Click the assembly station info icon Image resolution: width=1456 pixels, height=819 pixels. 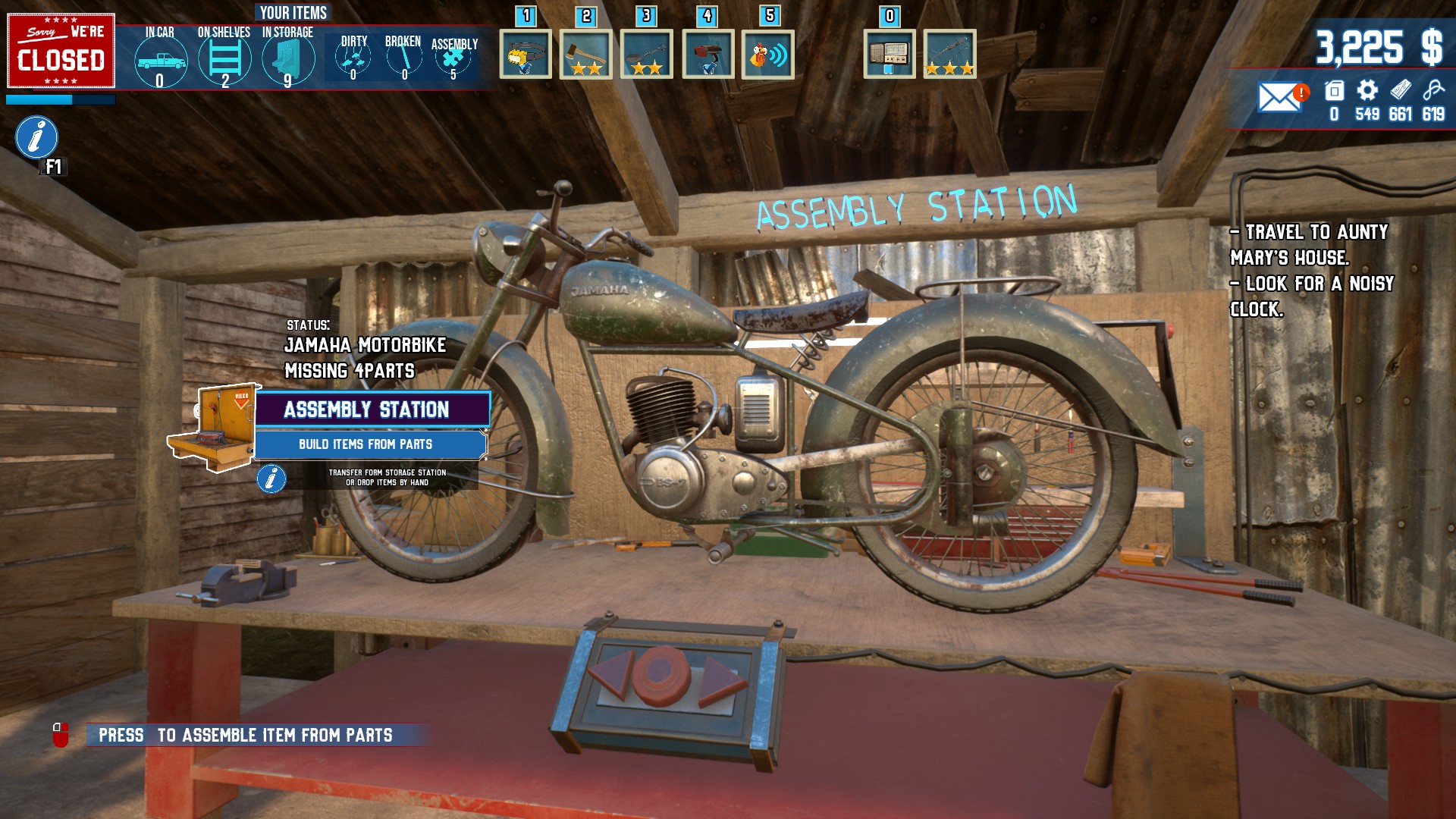pyautogui.click(x=271, y=479)
